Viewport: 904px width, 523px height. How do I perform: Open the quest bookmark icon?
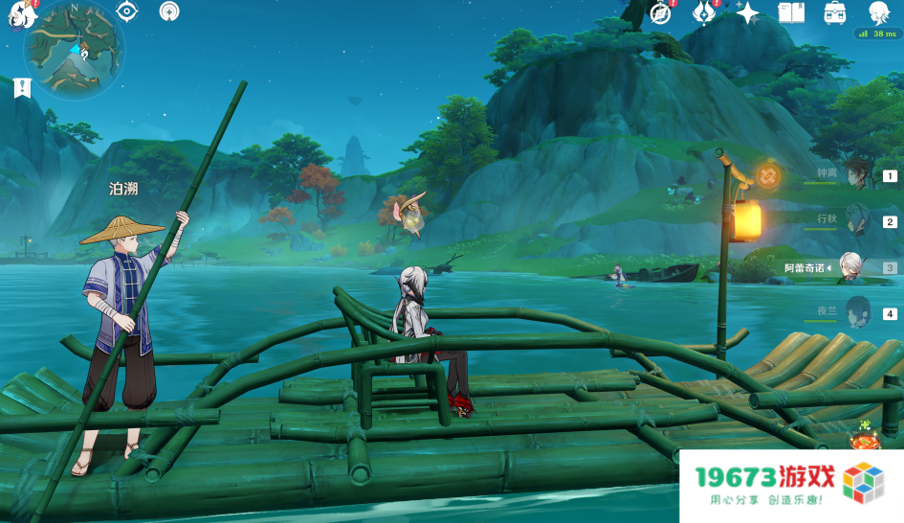22,88
